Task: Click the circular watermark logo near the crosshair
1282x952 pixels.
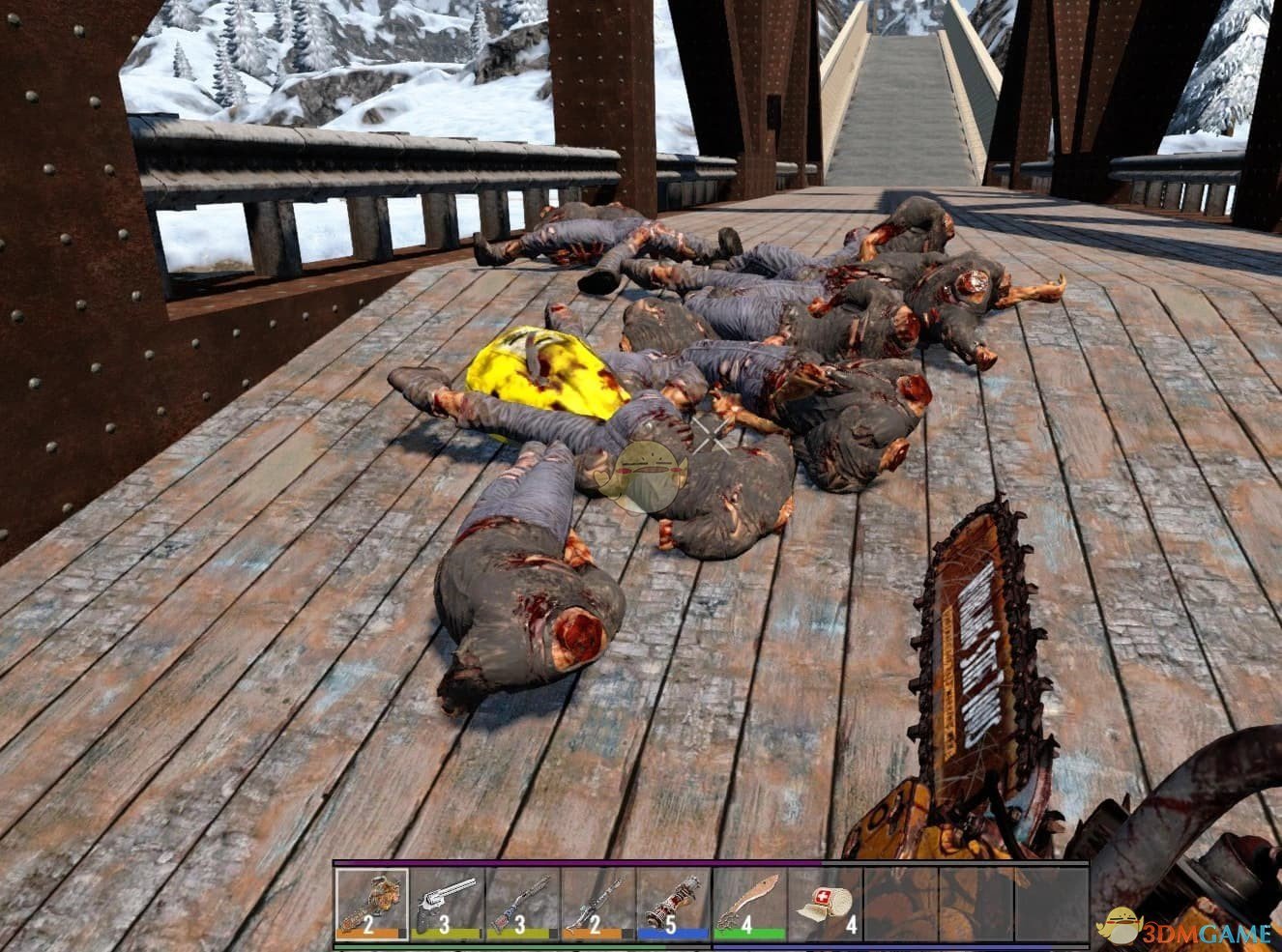Action: click(x=650, y=476)
